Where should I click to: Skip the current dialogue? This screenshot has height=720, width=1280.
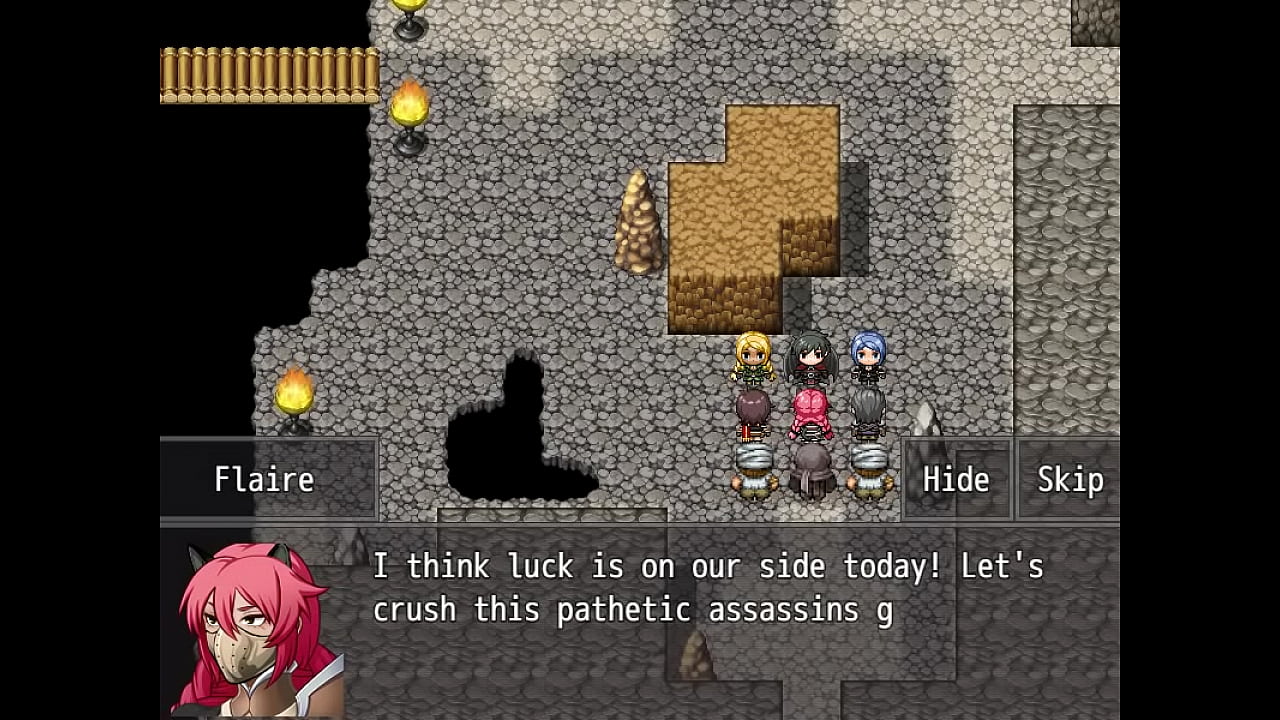click(1069, 480)
